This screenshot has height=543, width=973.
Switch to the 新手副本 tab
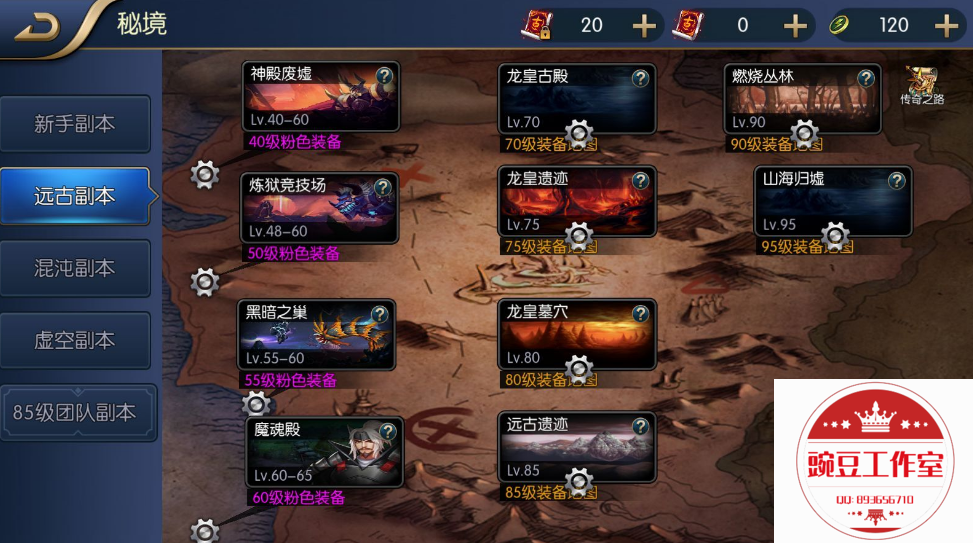(75, 124)
